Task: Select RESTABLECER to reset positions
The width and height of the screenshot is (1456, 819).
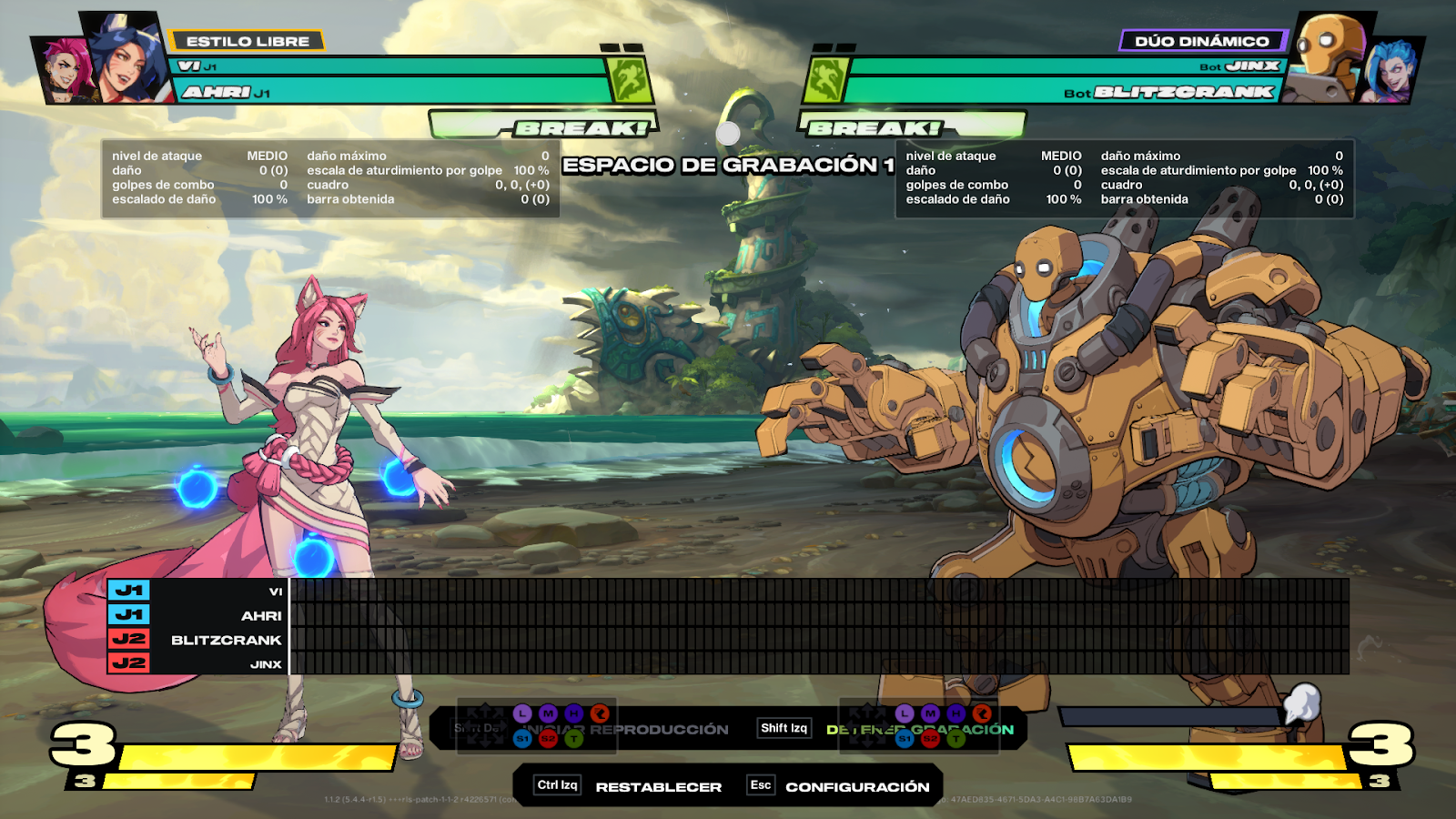Action: 658,786
